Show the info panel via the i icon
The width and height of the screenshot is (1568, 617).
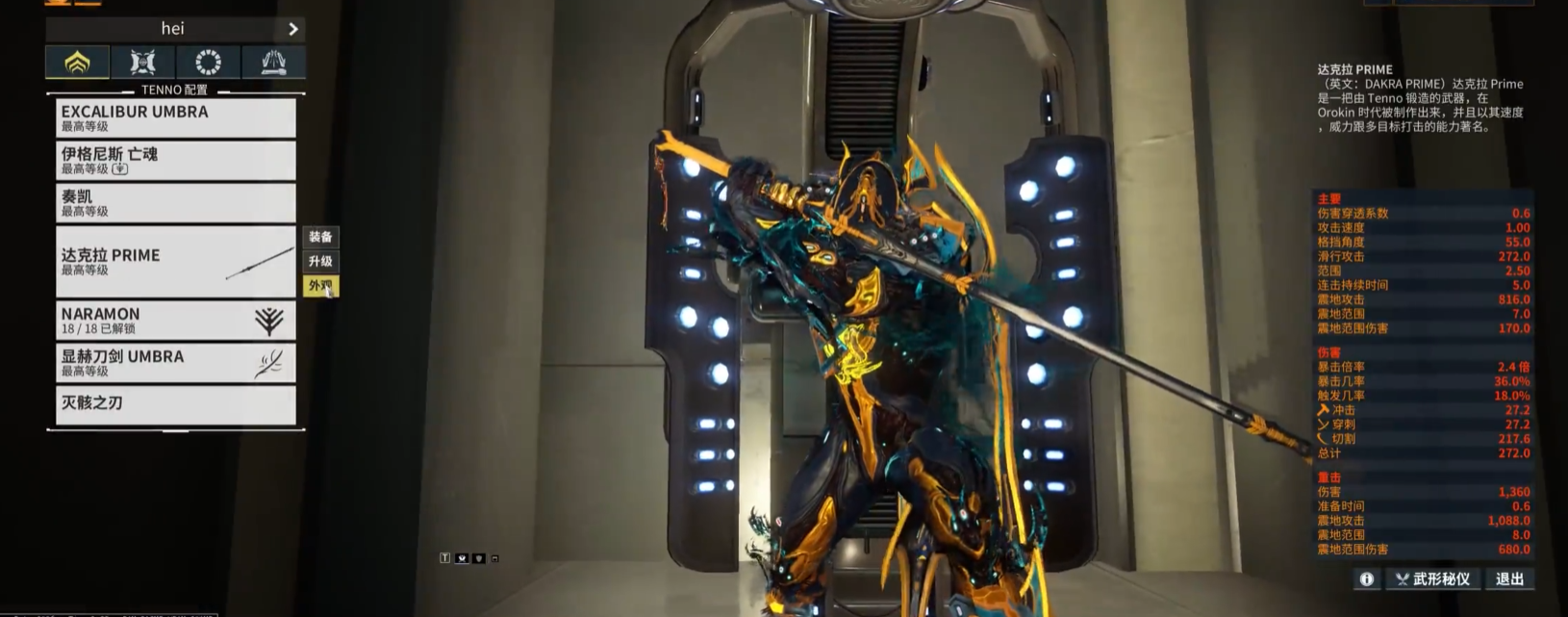click(1366, 578)
